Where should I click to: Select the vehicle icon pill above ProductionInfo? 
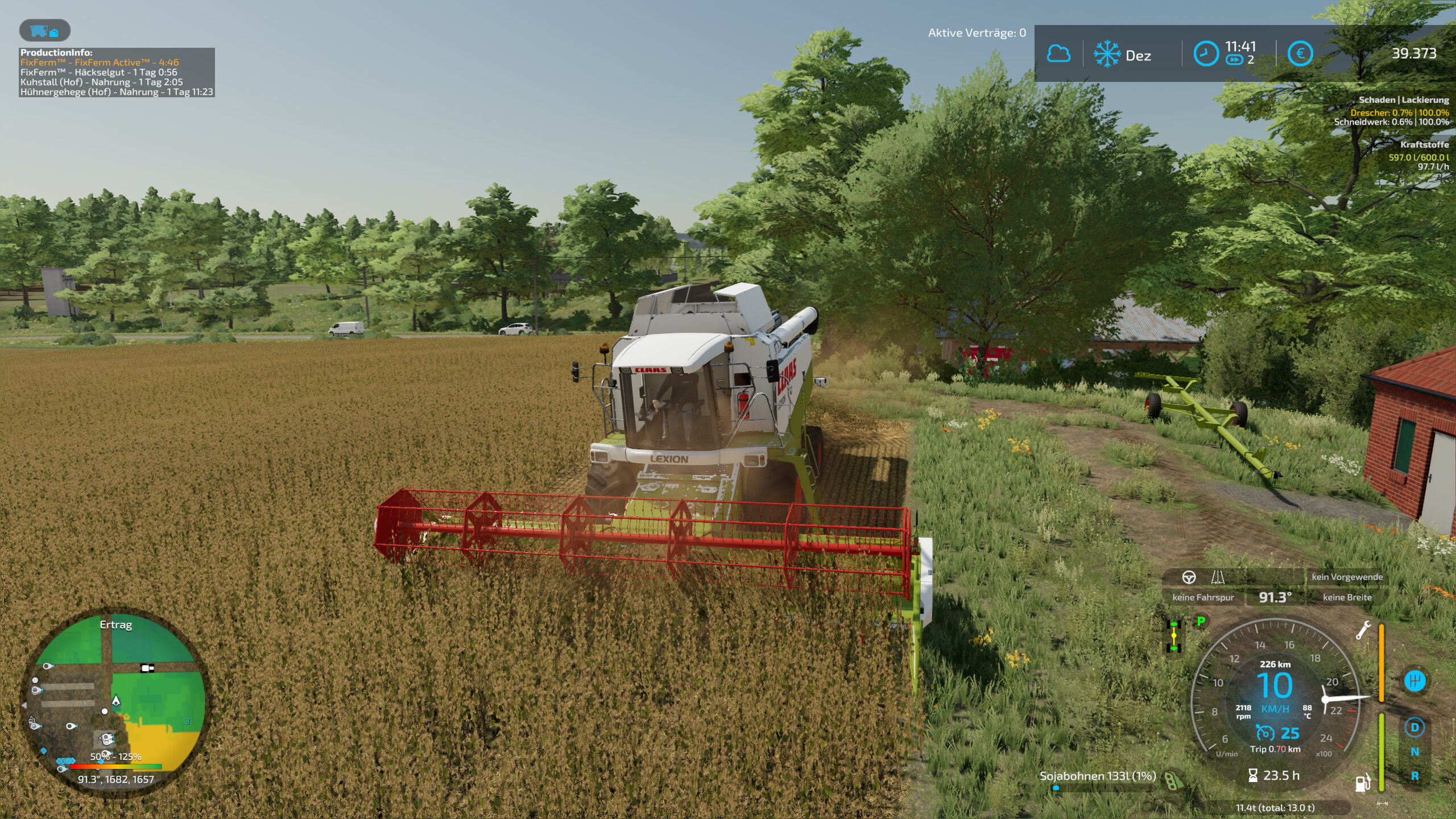[x=45, y=31]
